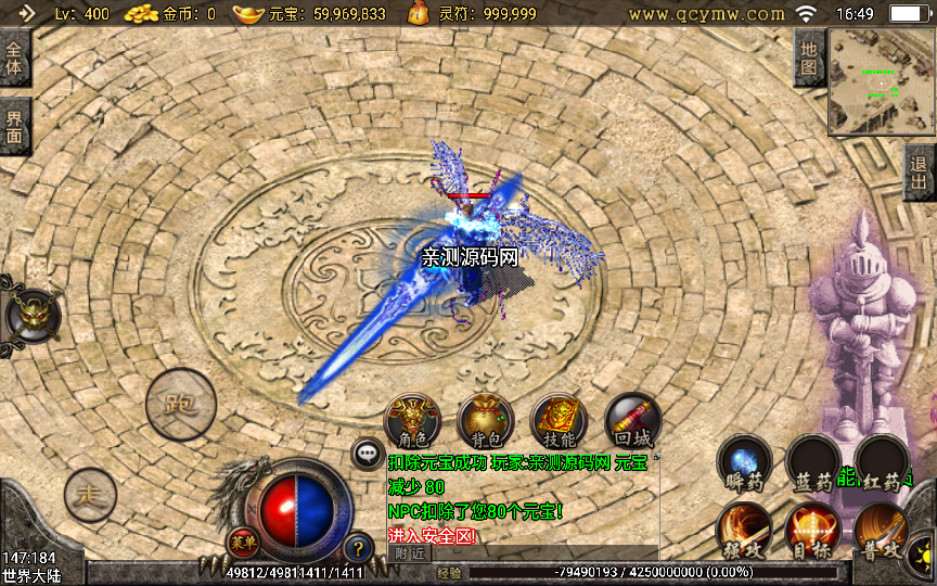Exit using the 退出 button
This screenshot has height=586, width=937.
pos(919,172)
